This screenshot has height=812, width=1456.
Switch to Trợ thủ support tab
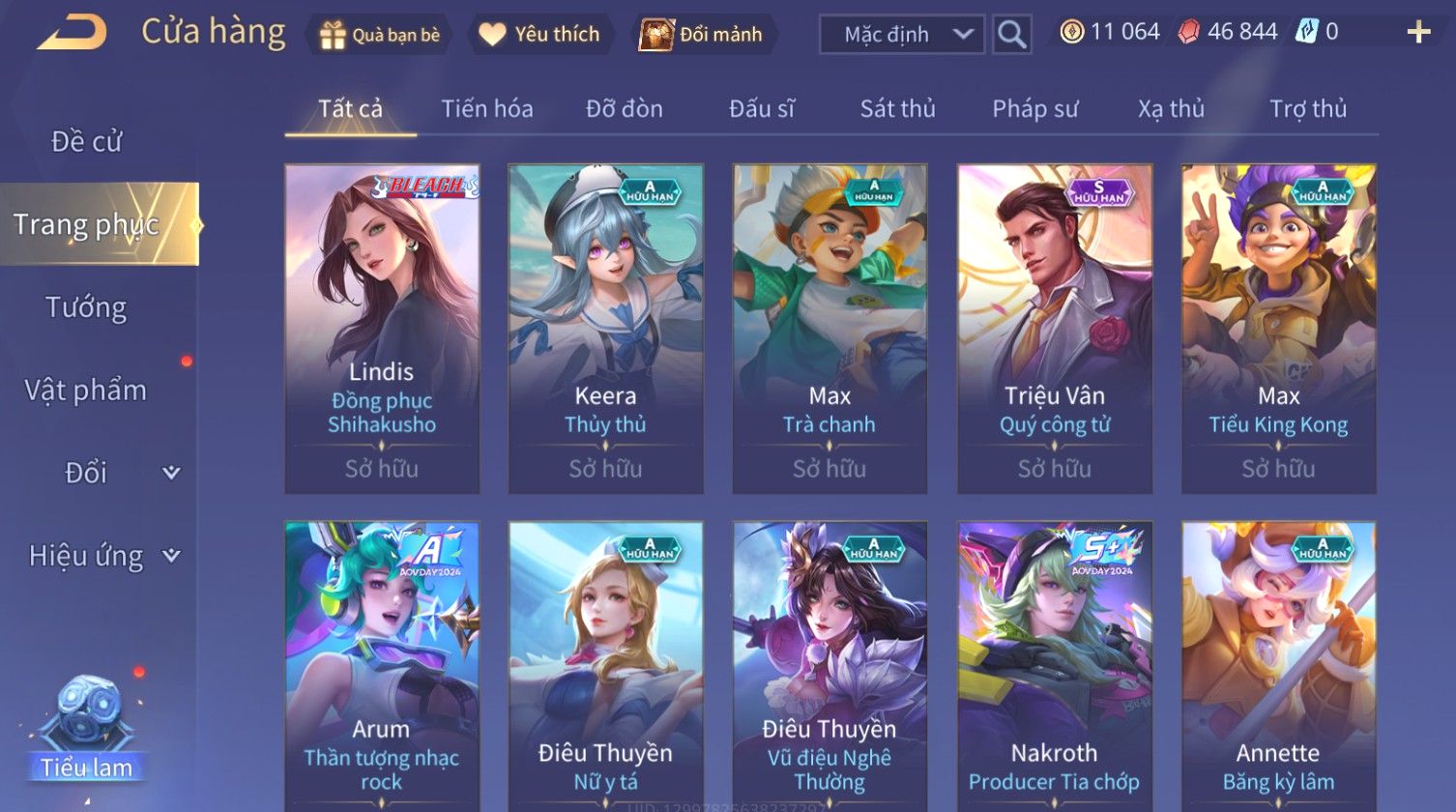point(1307,109)
